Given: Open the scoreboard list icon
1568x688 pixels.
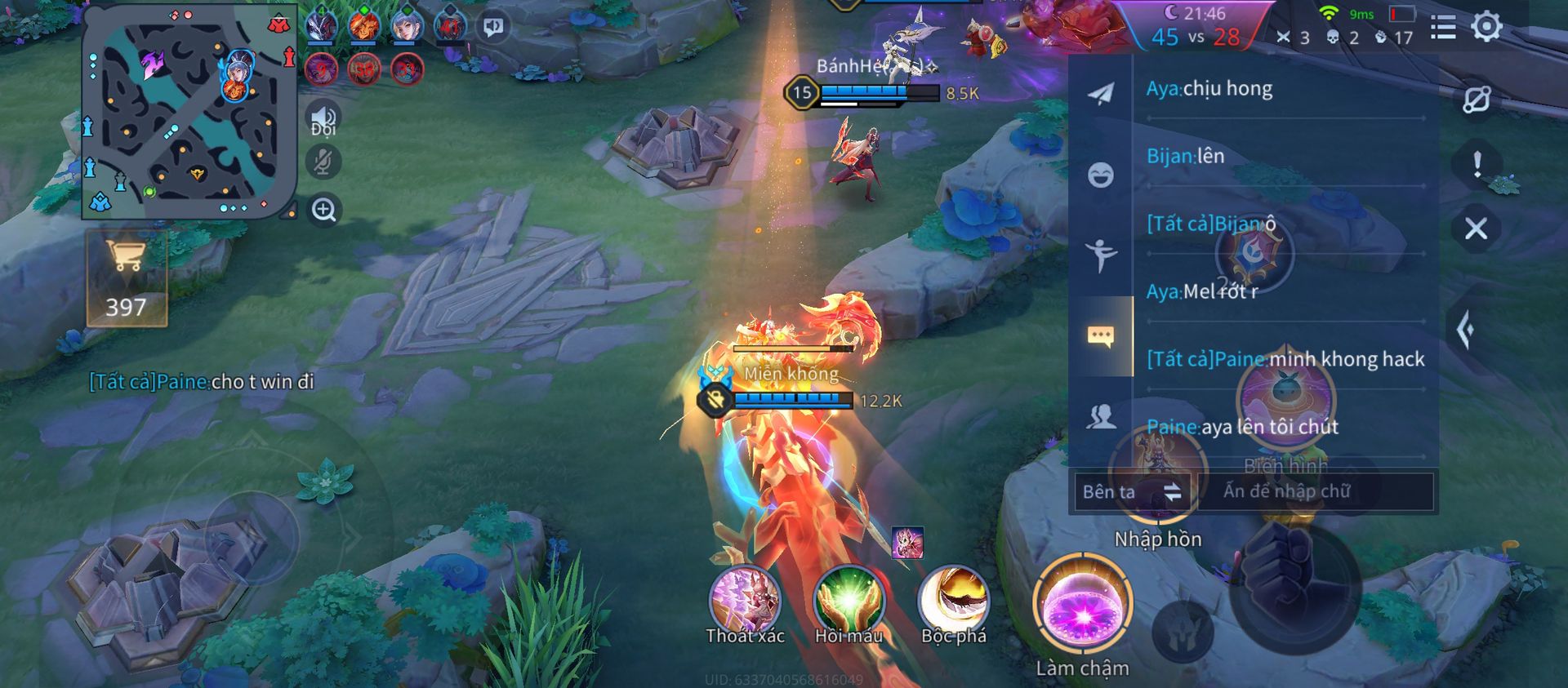Looking at the screenshot, I should click(x=1443, y=28).
